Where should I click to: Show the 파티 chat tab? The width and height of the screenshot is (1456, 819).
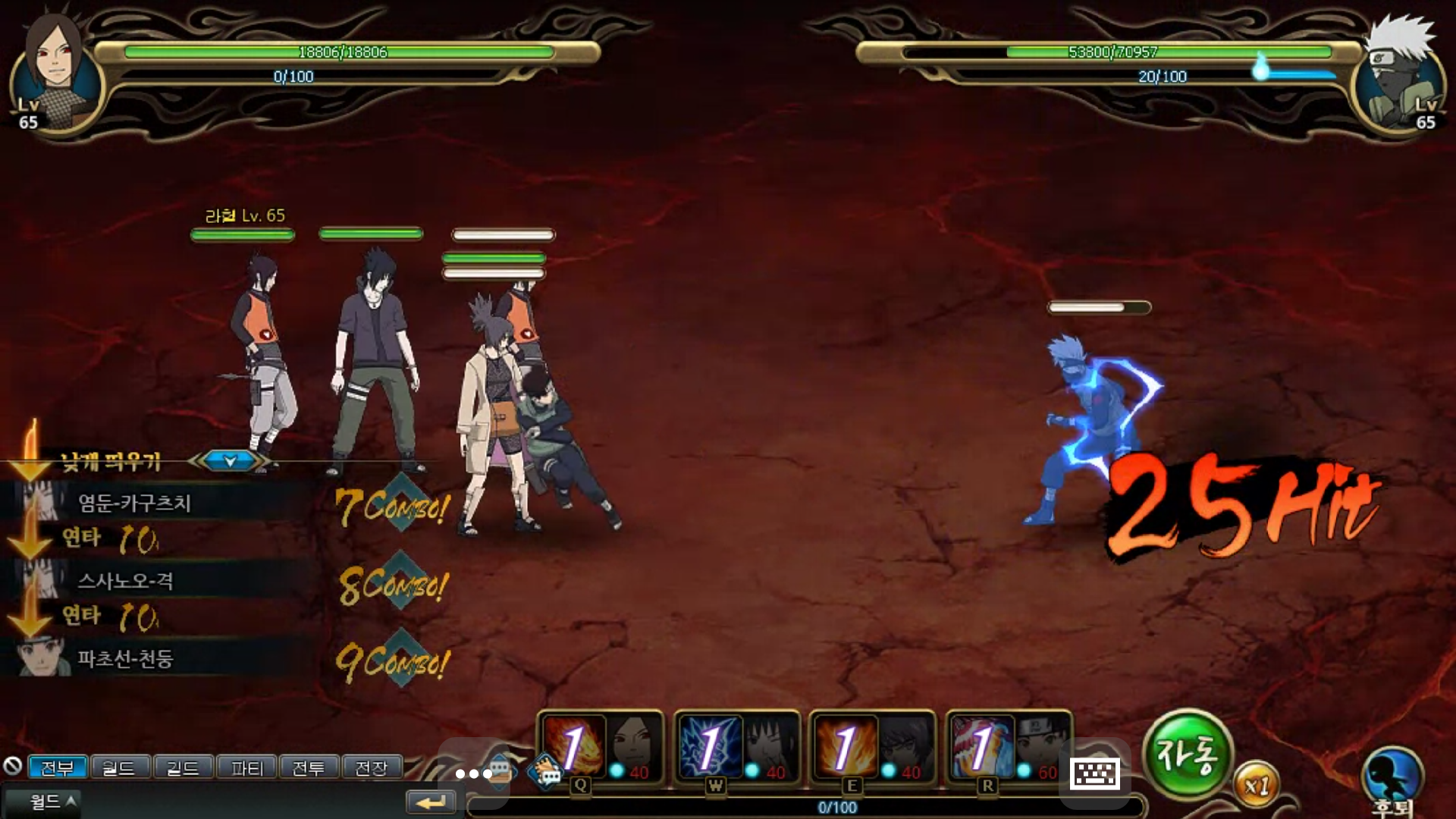coord(246,768)
